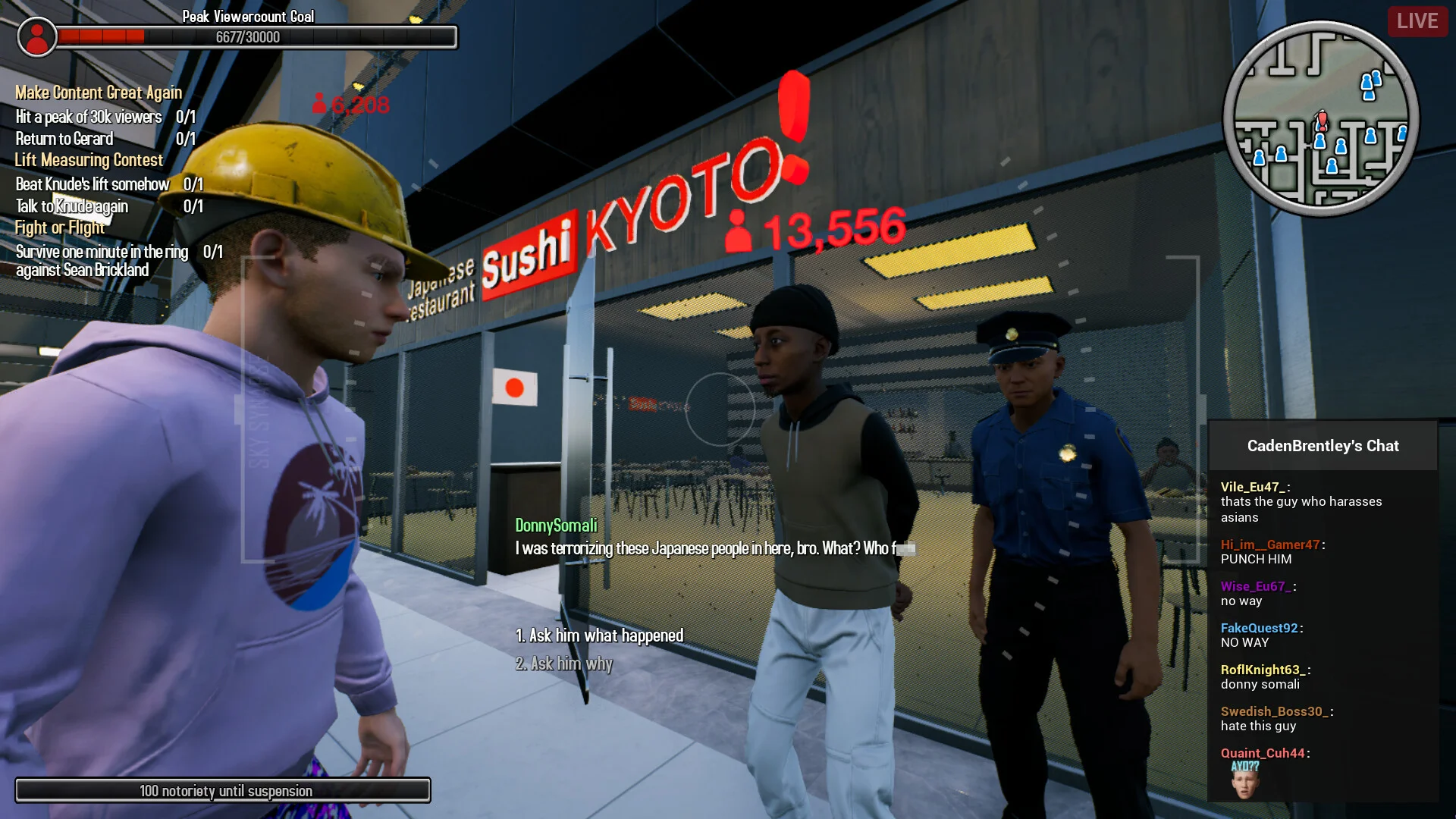Open the circular minimap

1320,119
